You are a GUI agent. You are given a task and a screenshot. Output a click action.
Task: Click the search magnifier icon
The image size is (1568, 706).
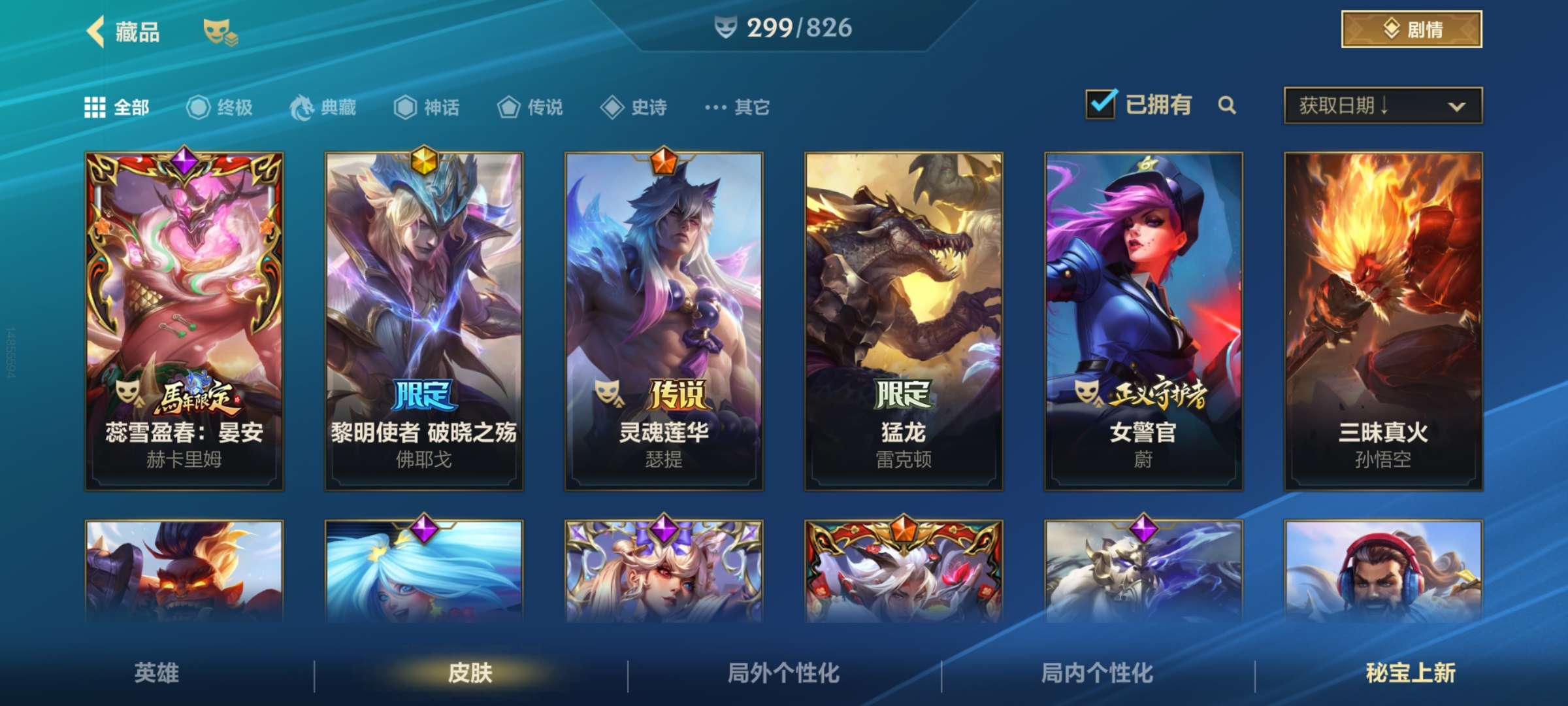click(x=1228, y=105)
